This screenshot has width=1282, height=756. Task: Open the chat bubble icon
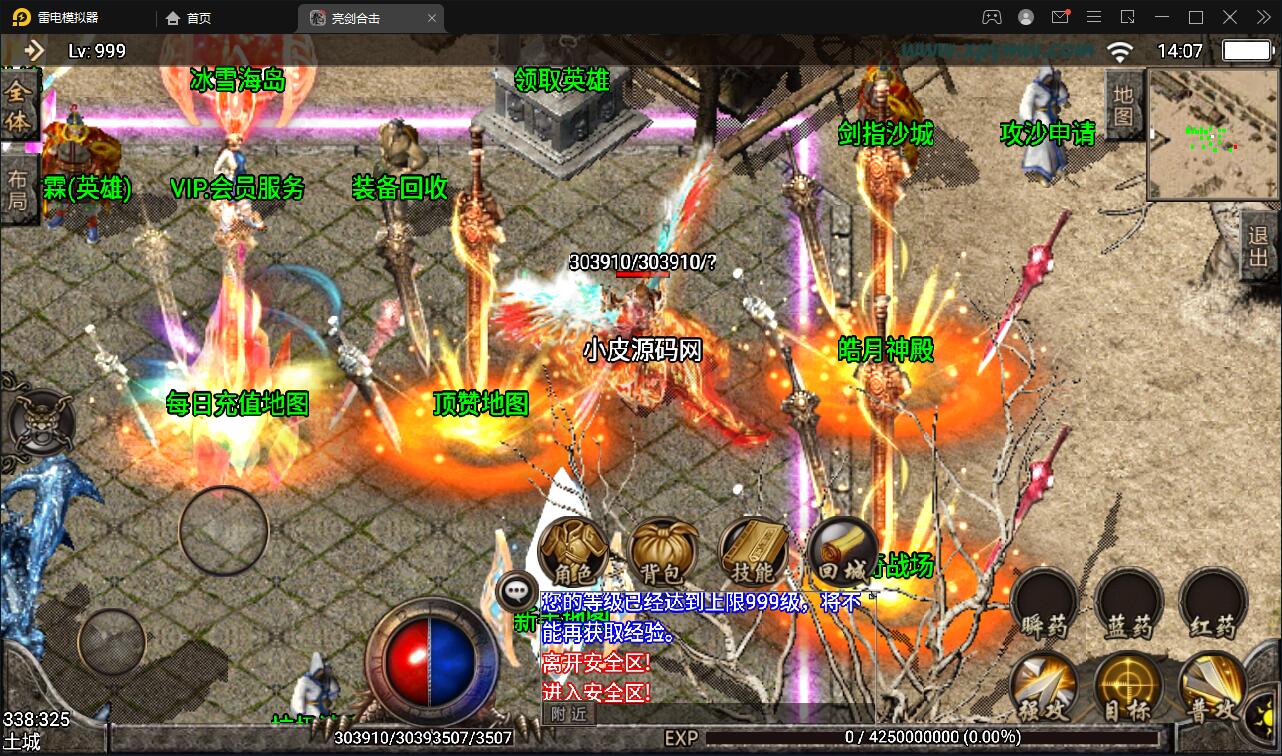click(x=515, y=590)
